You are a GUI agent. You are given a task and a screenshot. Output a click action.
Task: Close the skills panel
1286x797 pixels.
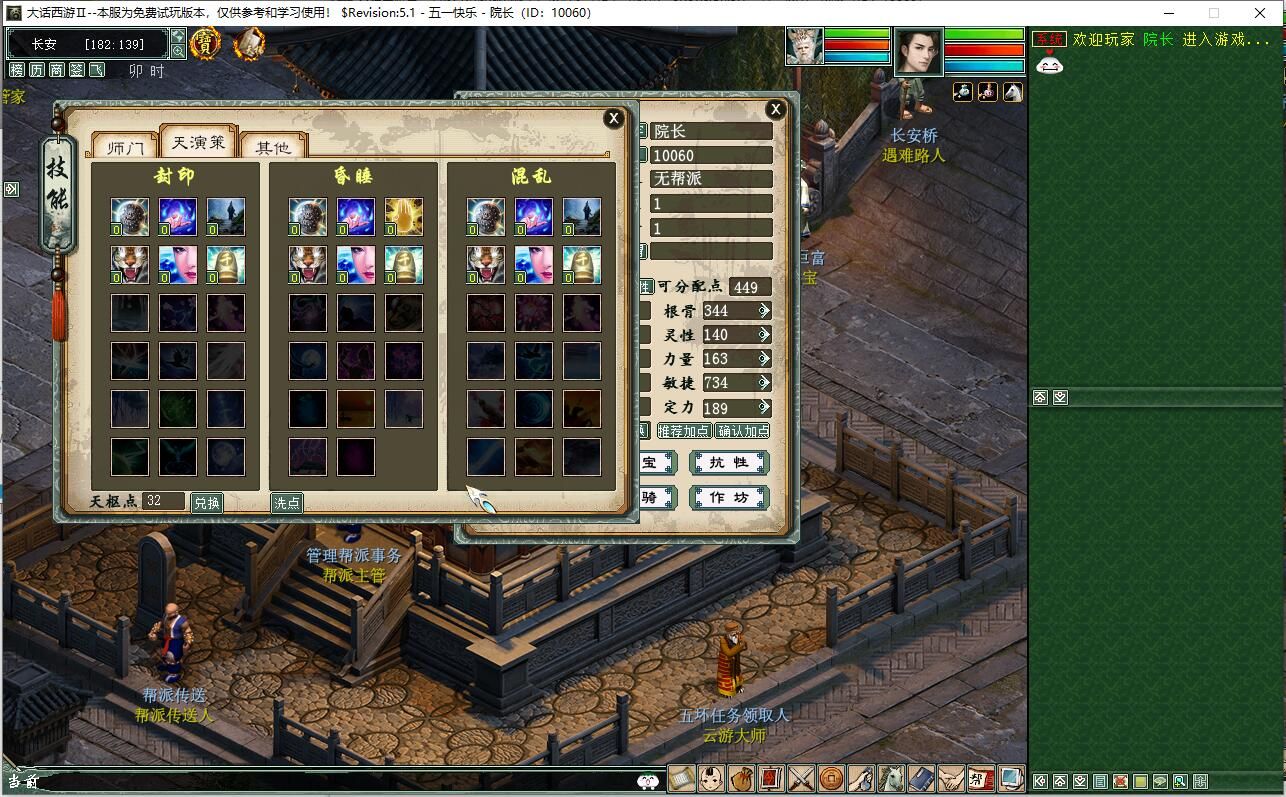click(613, 118)
